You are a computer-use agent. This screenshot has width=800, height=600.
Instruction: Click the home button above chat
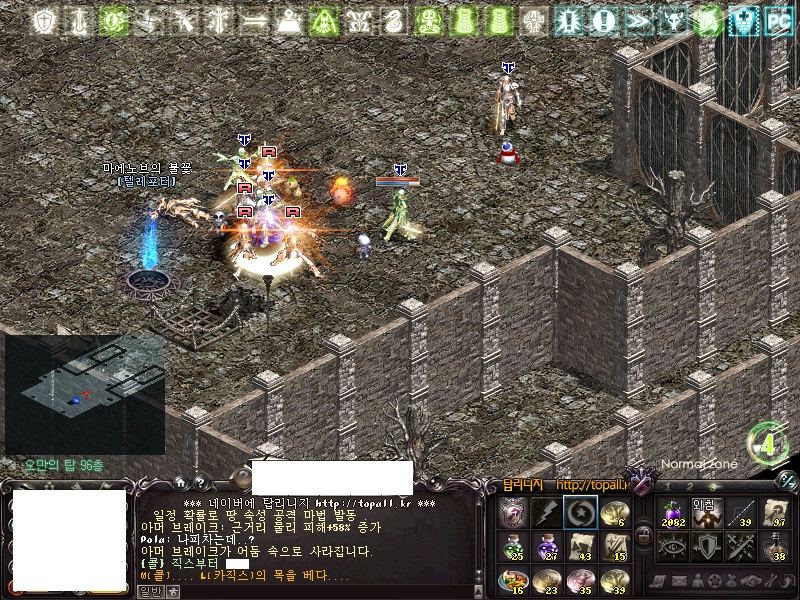[x=180, y=482]
